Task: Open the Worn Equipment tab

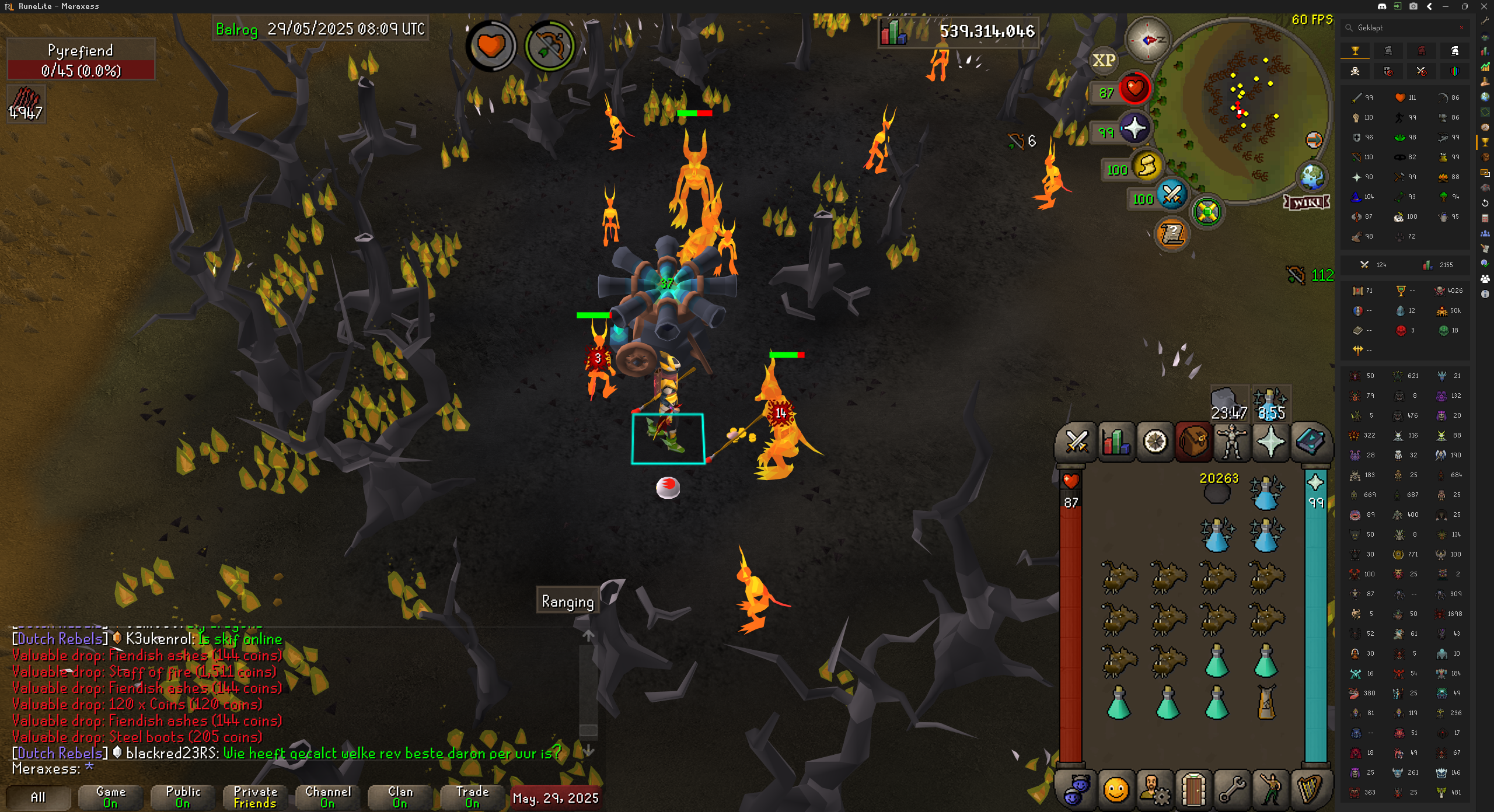Action: coord(1231,442)
